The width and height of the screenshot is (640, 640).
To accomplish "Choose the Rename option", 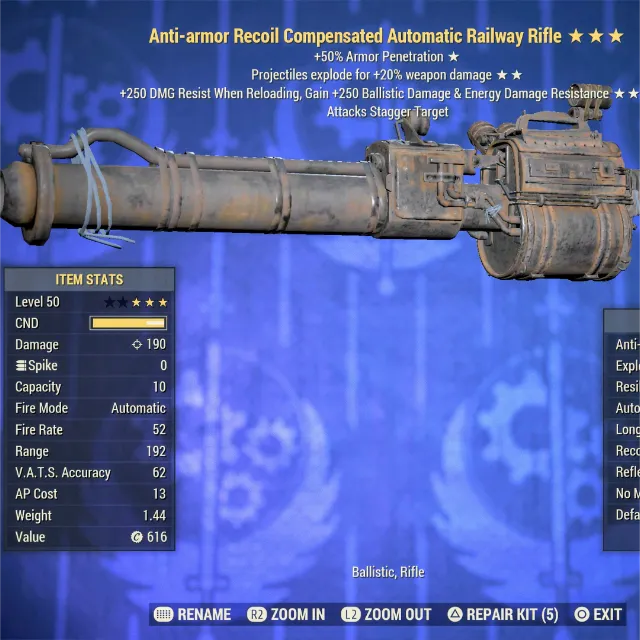I will 193,614.
